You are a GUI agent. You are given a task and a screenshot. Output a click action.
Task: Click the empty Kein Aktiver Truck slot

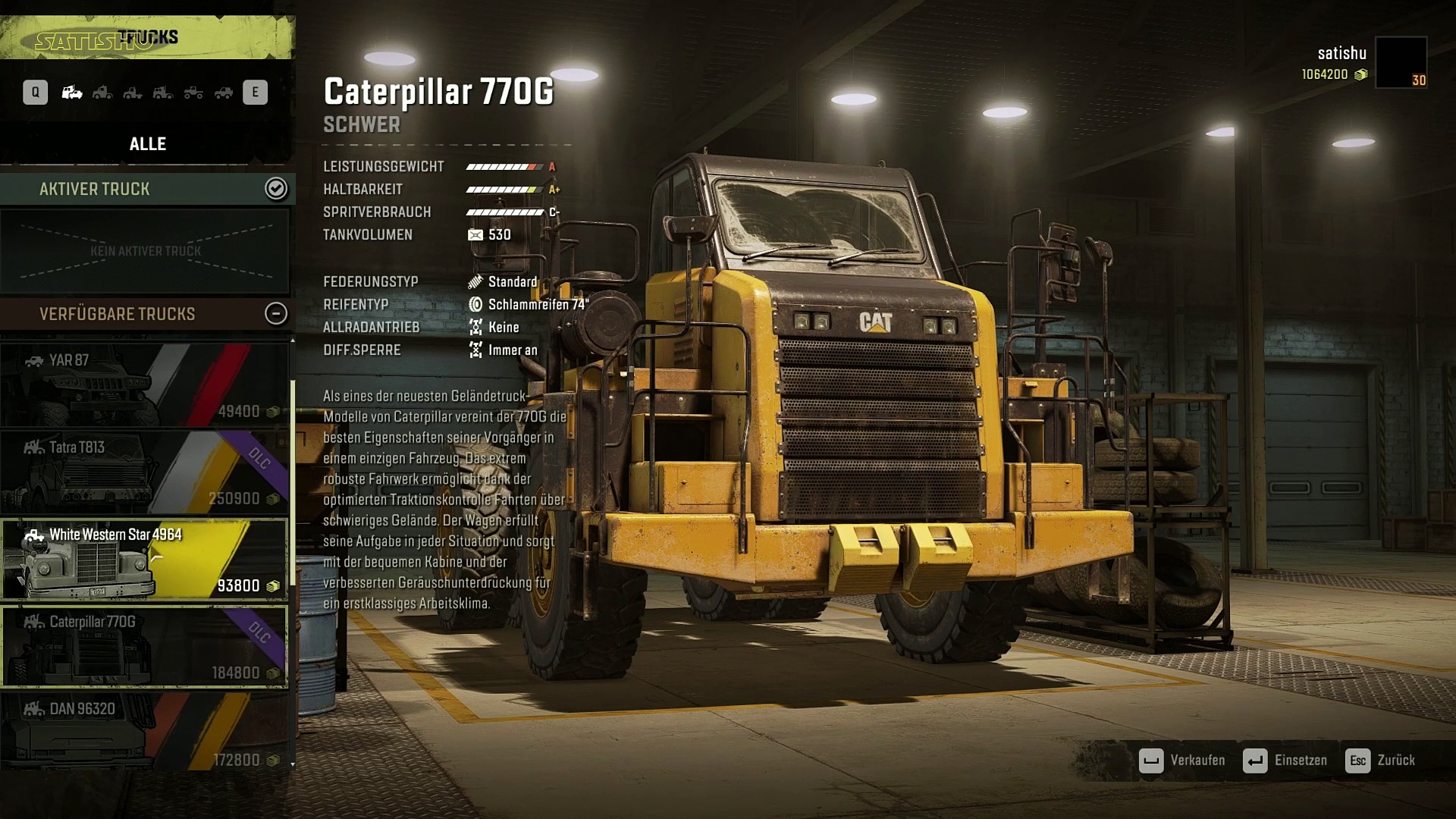click(x=145, y=251)
